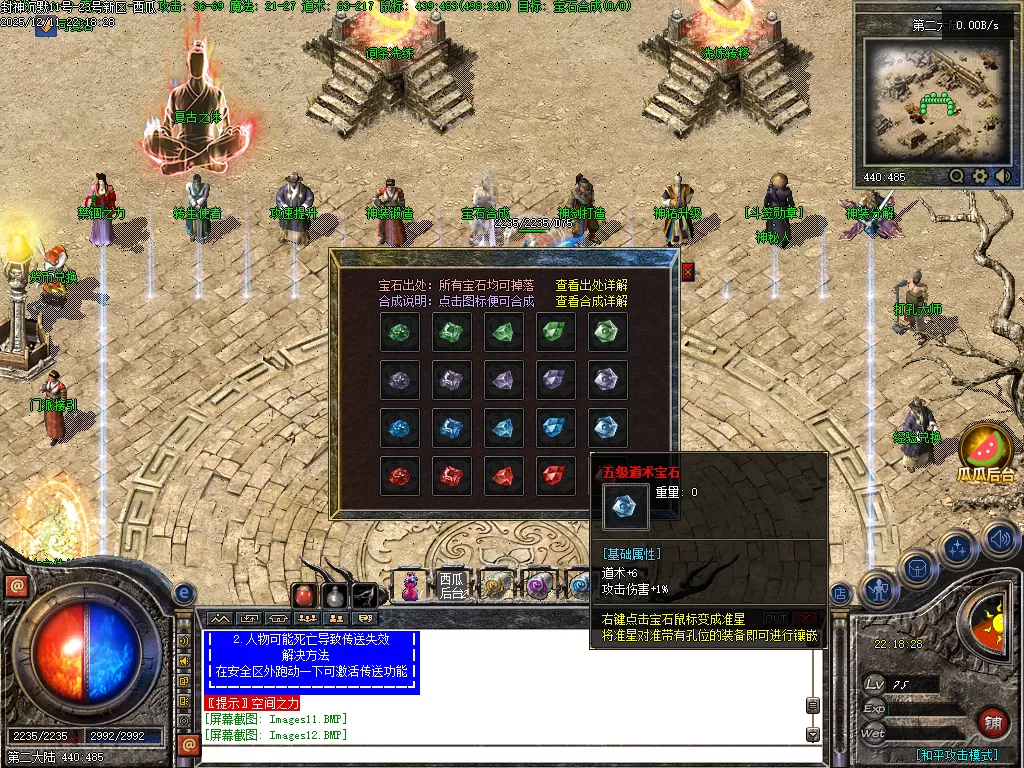Open the character figure round button
This screenshot has width=1024, height=768.
[878, 589]
